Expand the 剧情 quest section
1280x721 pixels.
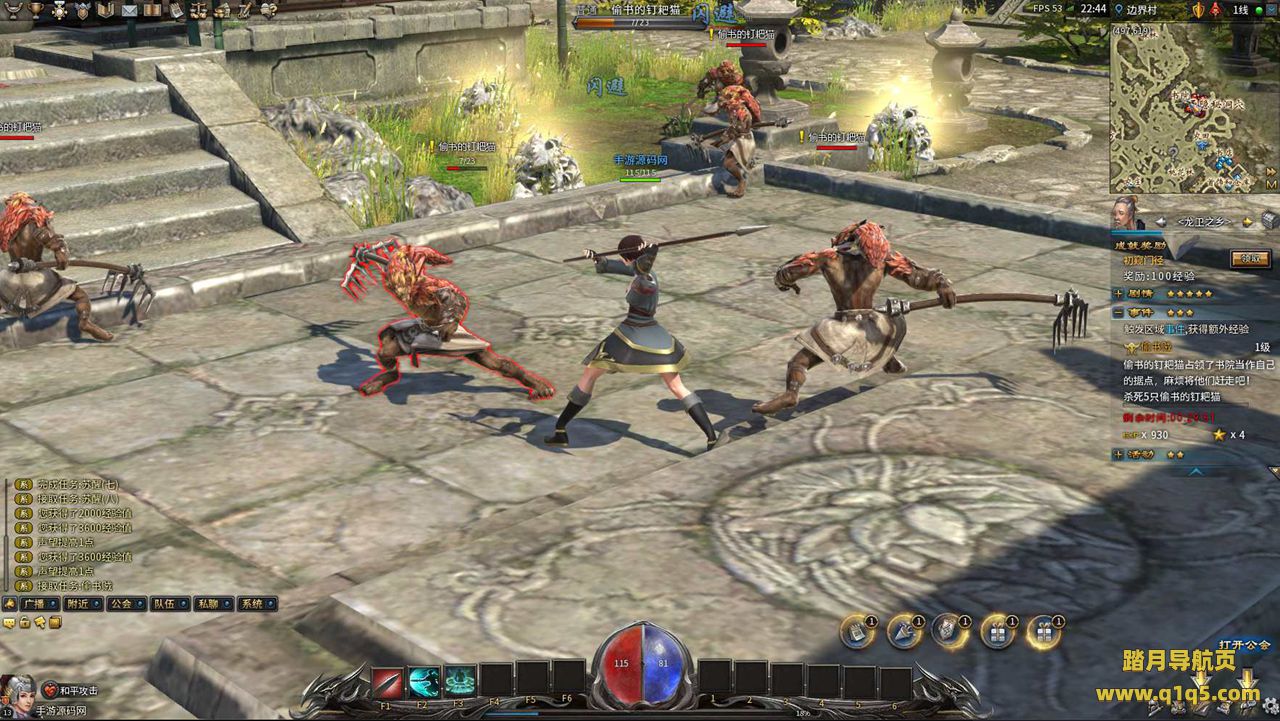tap(1119, 294)
